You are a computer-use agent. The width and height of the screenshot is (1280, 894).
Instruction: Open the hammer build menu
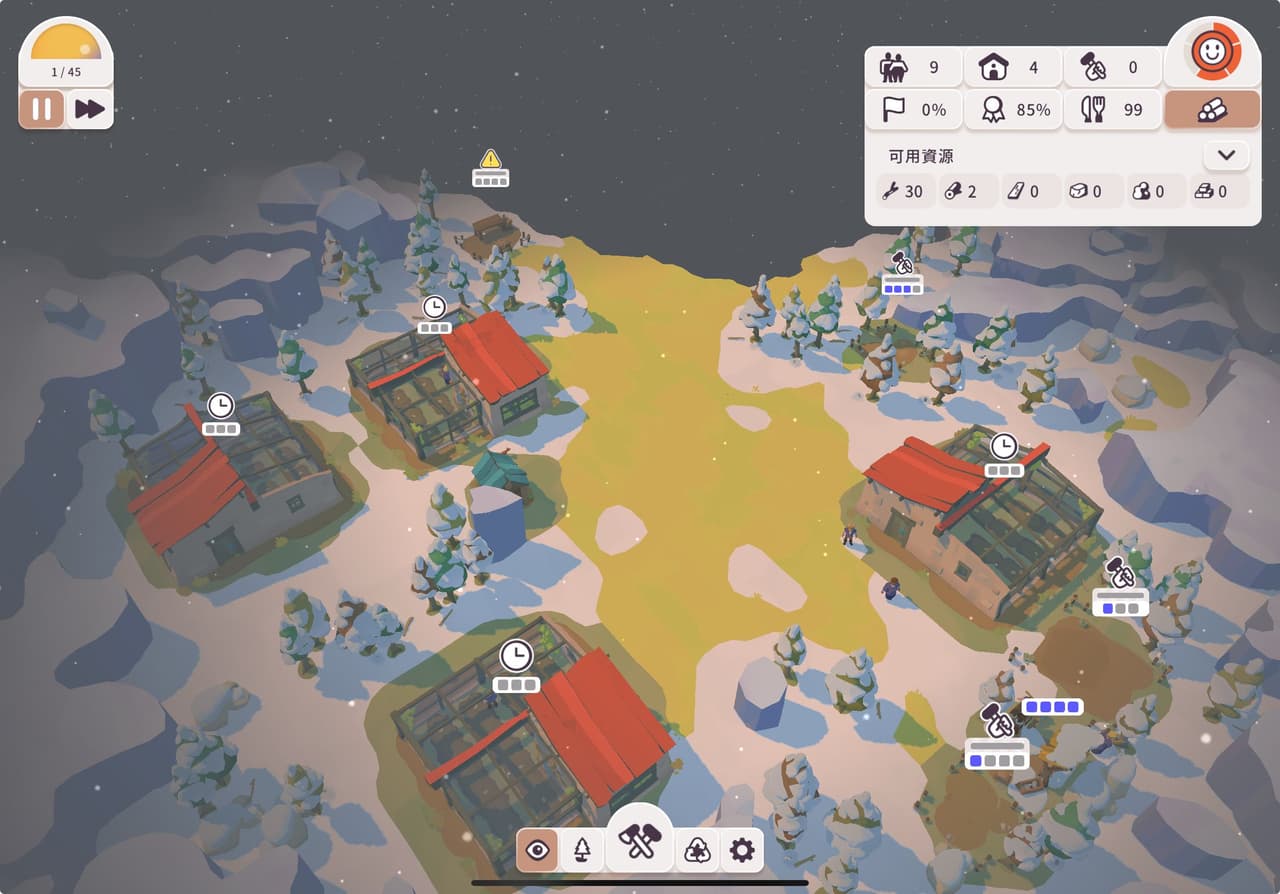pos(640,842)
